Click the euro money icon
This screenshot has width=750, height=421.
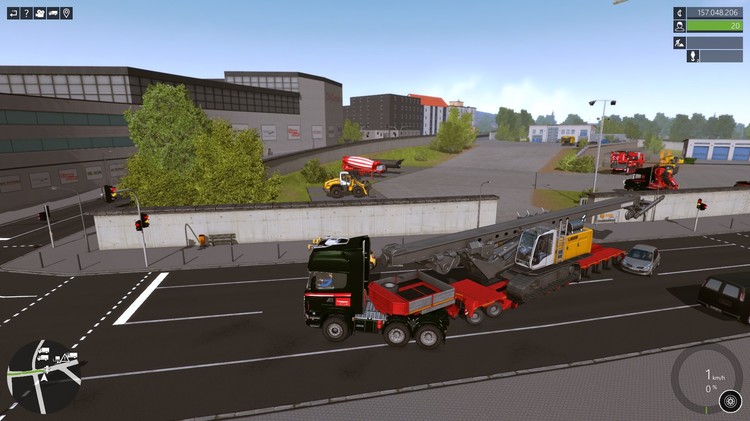[x=679, y=13]
